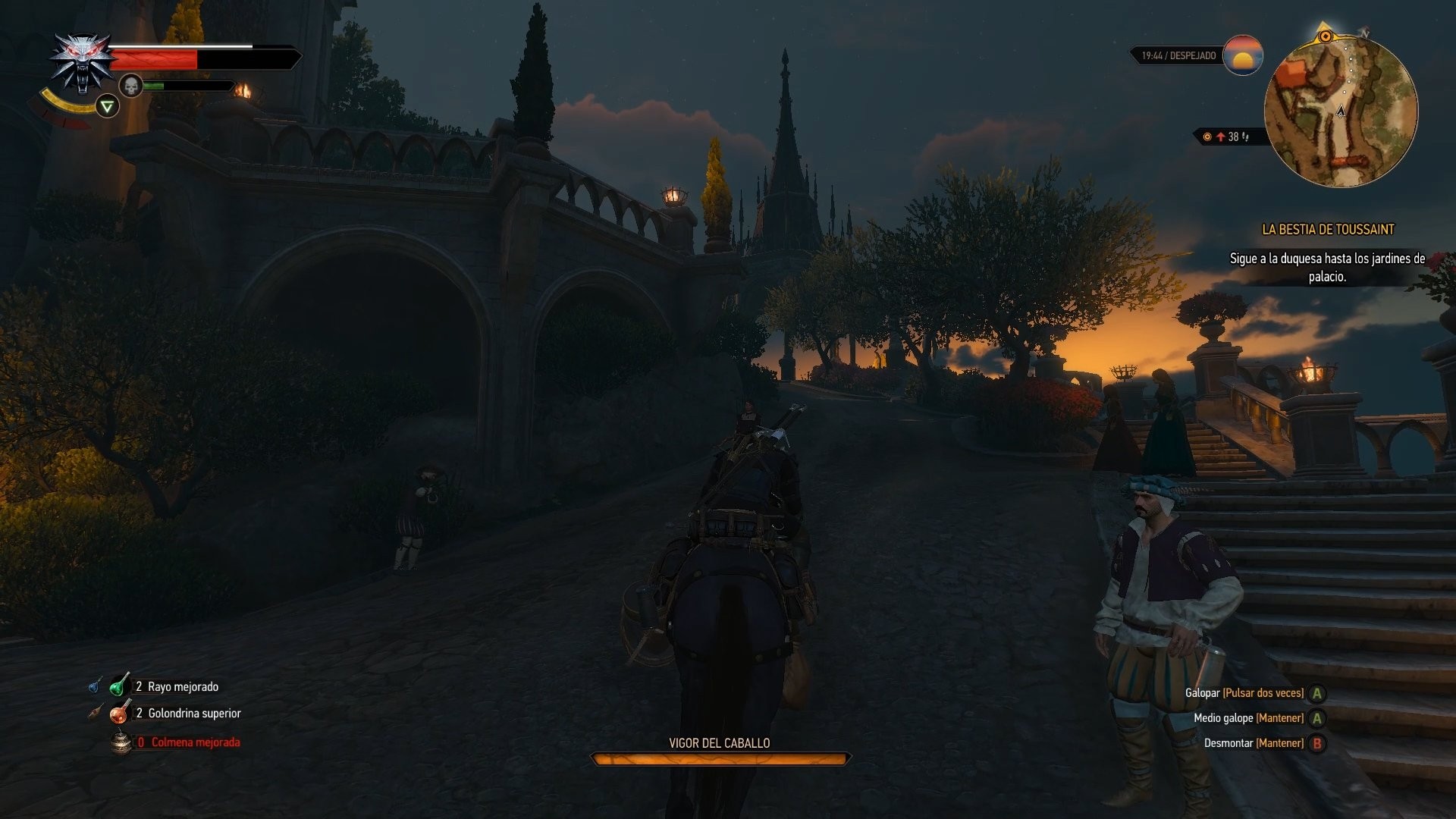Toggle the B control for Desmontar
This screenshot has width=1456, height=819.
1316,743
